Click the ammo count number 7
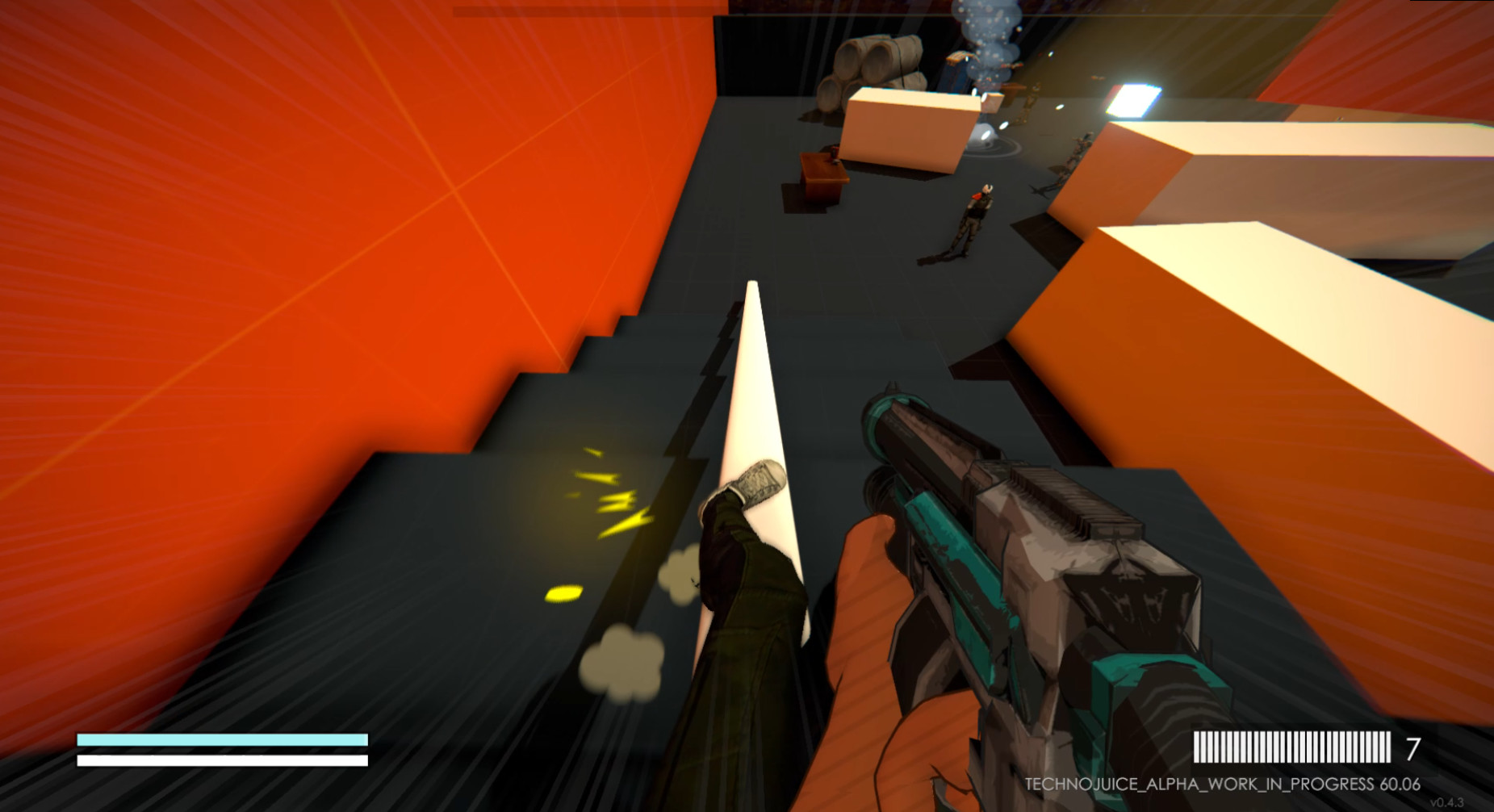Viewport: 1494px width, 812px height. click(x=1412, y=748)
